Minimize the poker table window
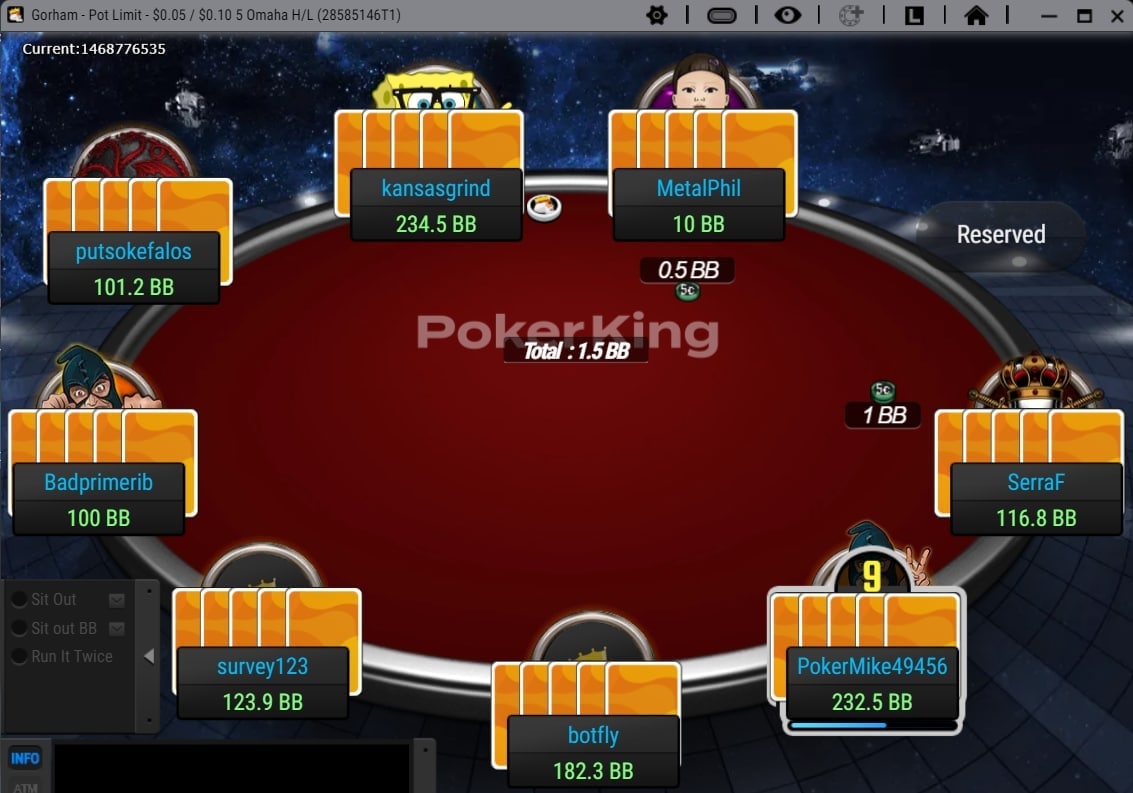The width and height of the screenshot is (1133, 793). [1049, 15]
